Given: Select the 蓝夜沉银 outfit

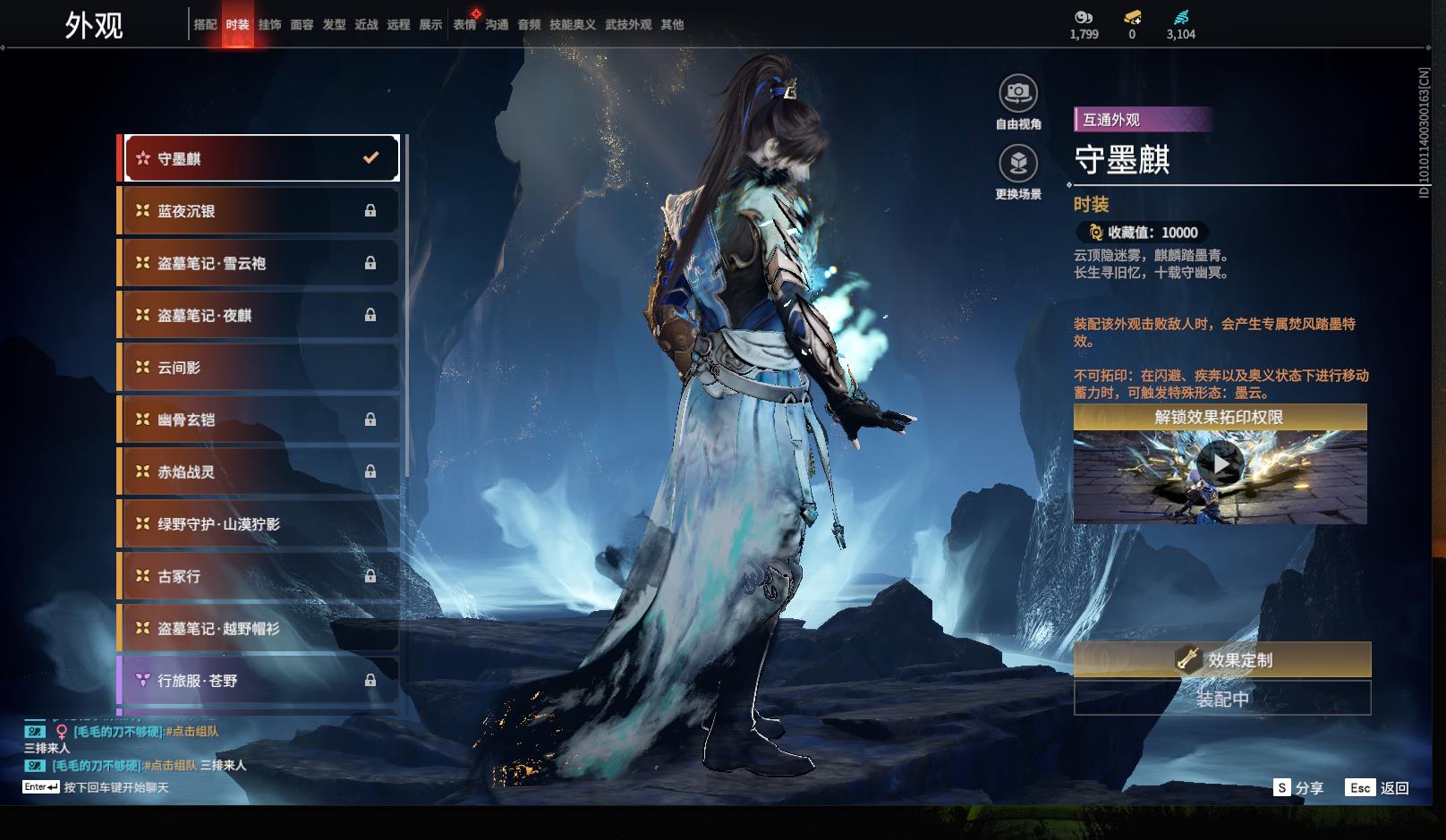Looking at the screenshot, I should tap(259, 211).
